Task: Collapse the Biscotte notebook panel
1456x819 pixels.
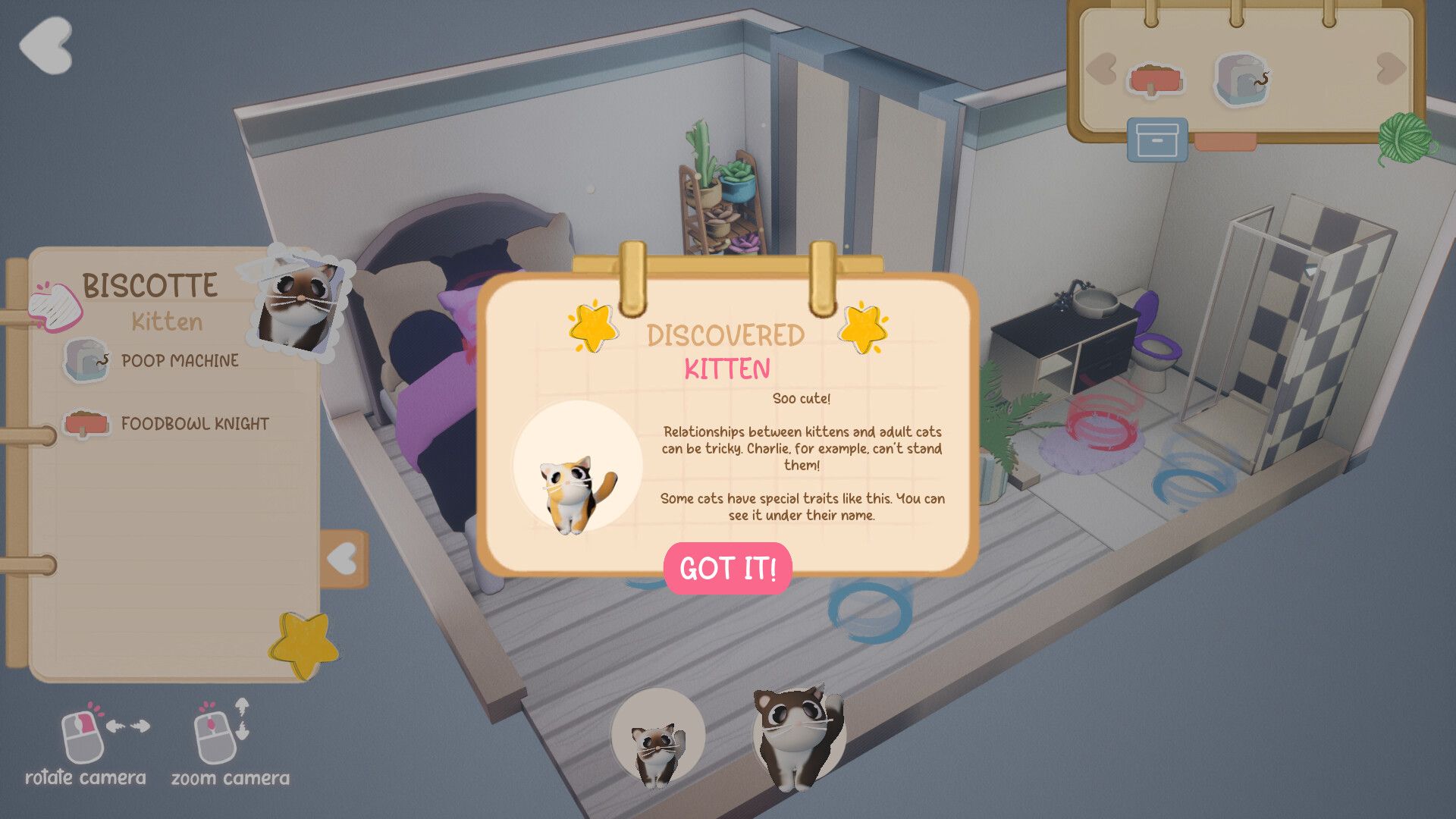Action: tap(344, 560)
